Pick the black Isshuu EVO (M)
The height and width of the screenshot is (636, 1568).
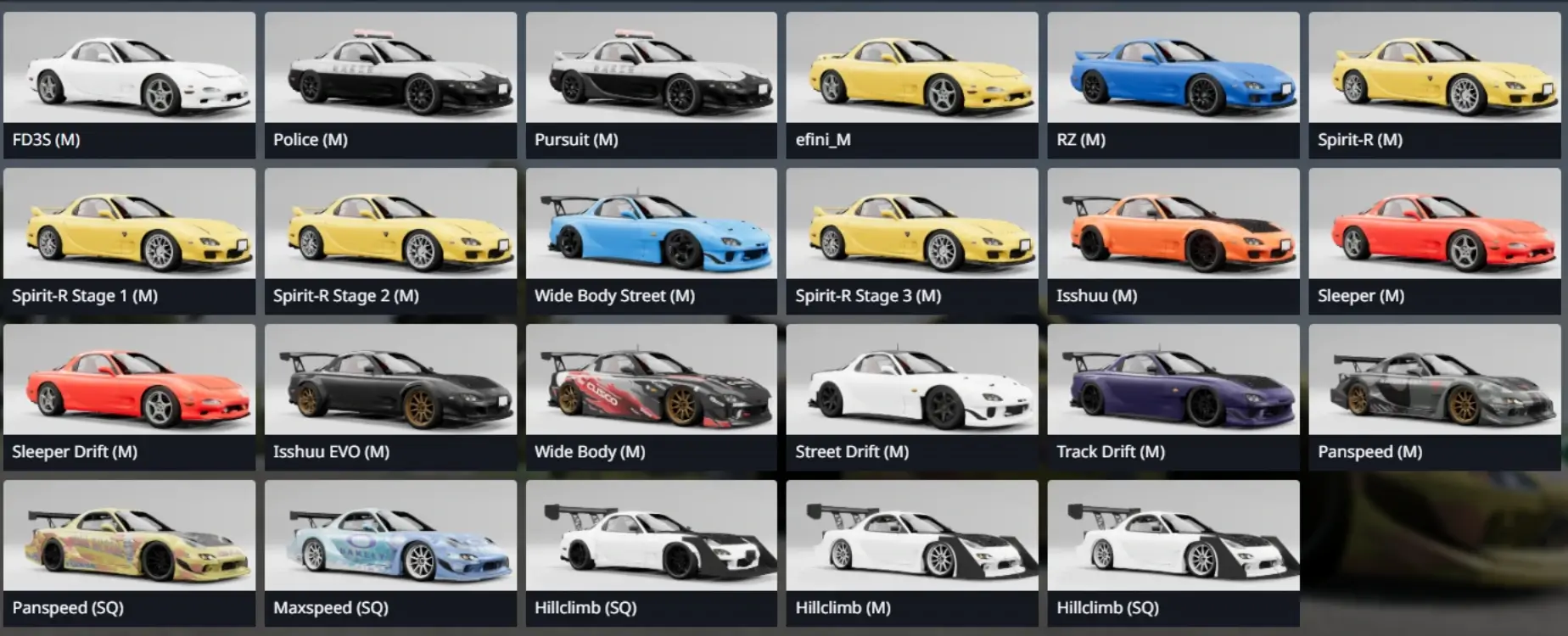pos(390,397)
